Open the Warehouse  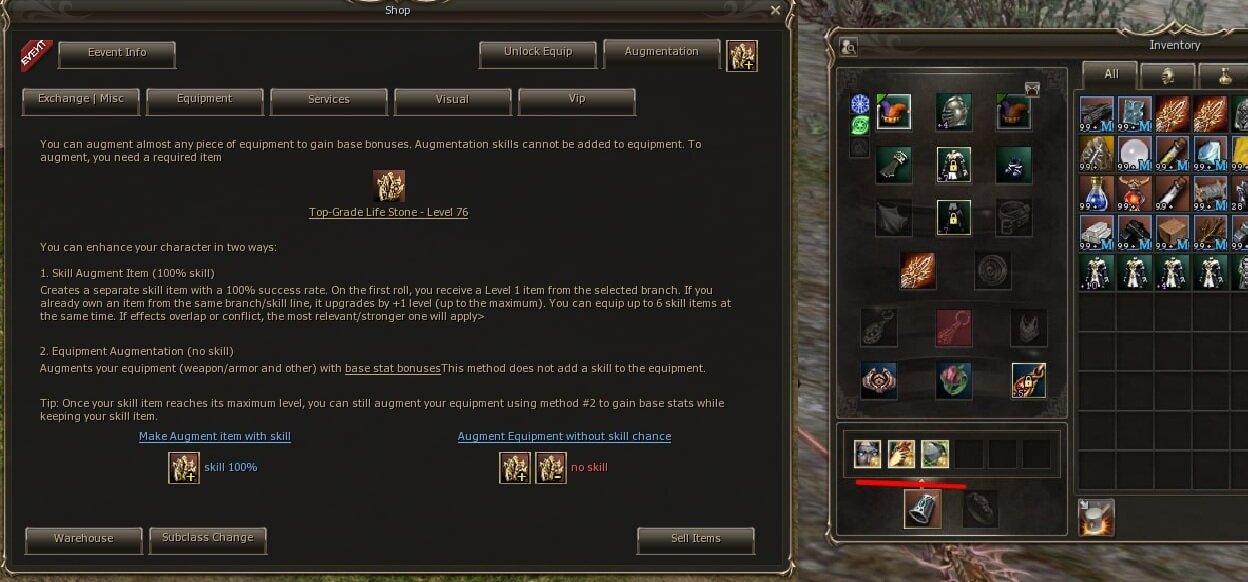coord(84,539)
